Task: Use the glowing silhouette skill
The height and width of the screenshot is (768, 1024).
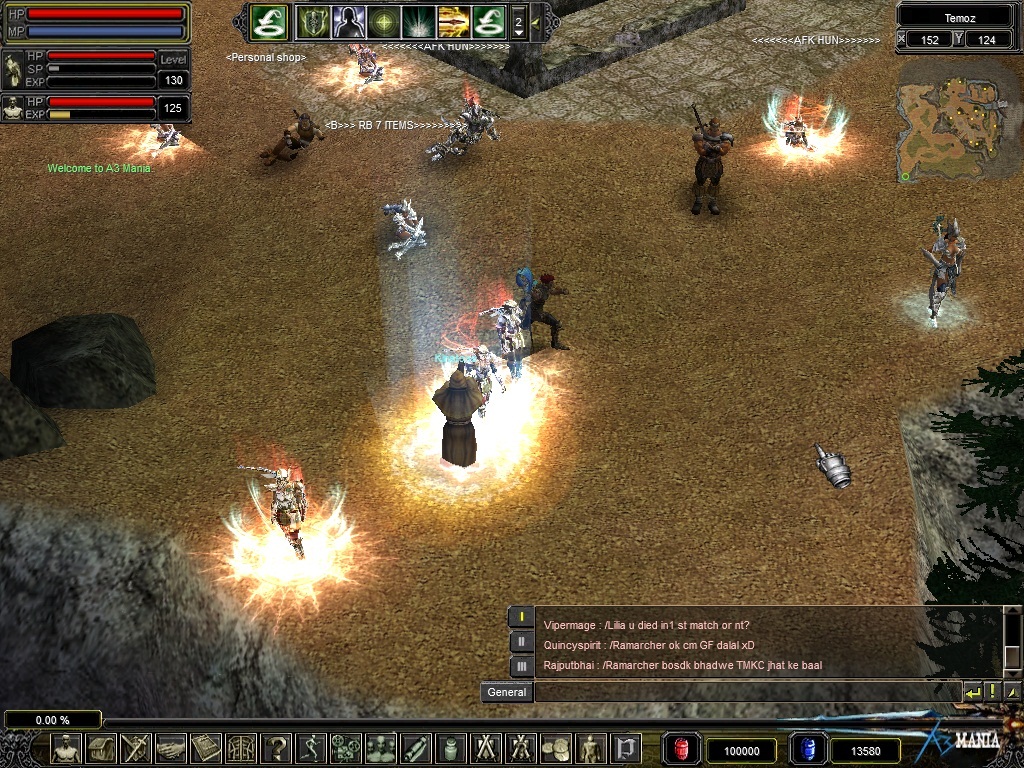Action: [348, 21]
